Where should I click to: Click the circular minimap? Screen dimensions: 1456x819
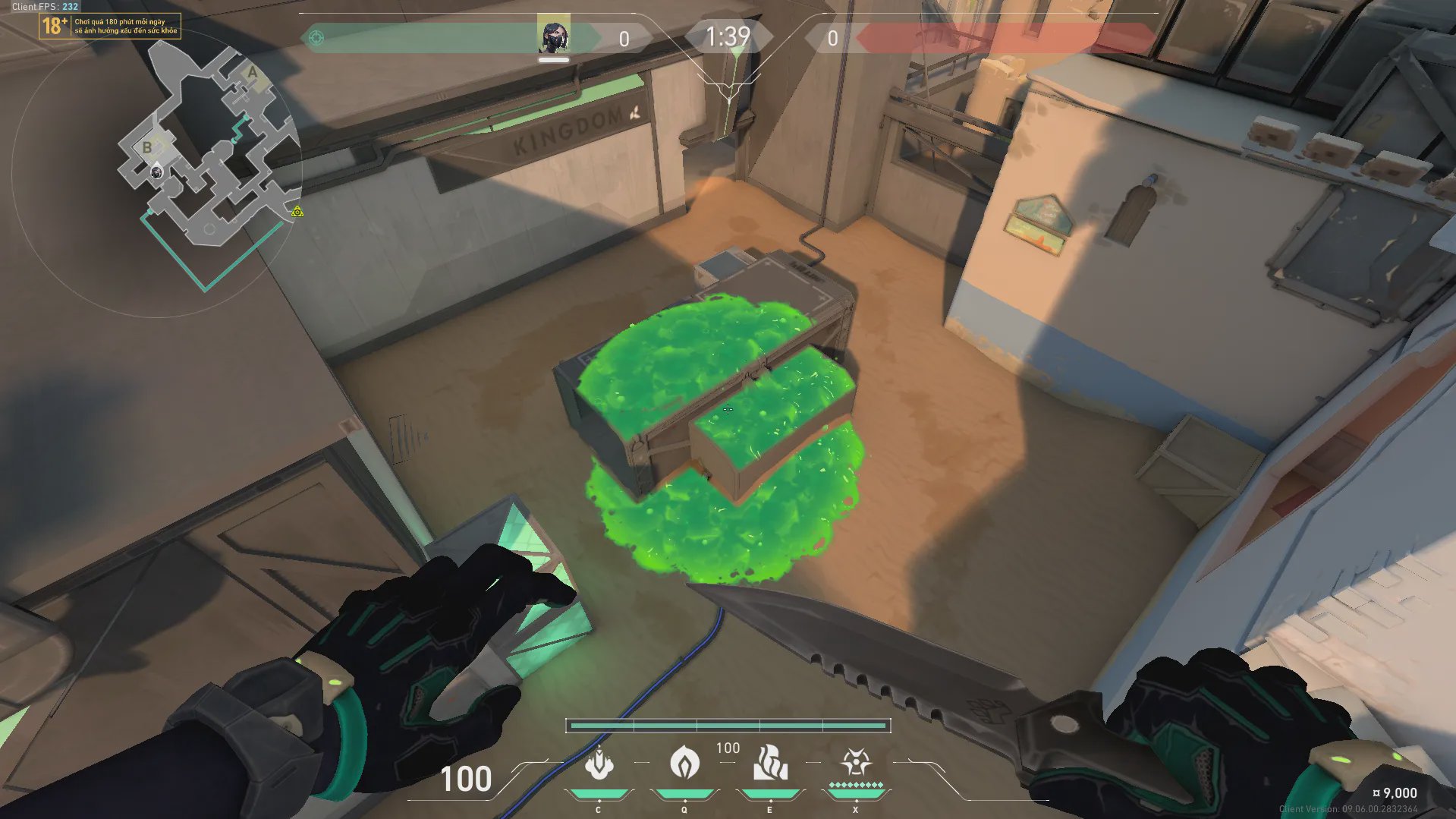pos(157,170)
